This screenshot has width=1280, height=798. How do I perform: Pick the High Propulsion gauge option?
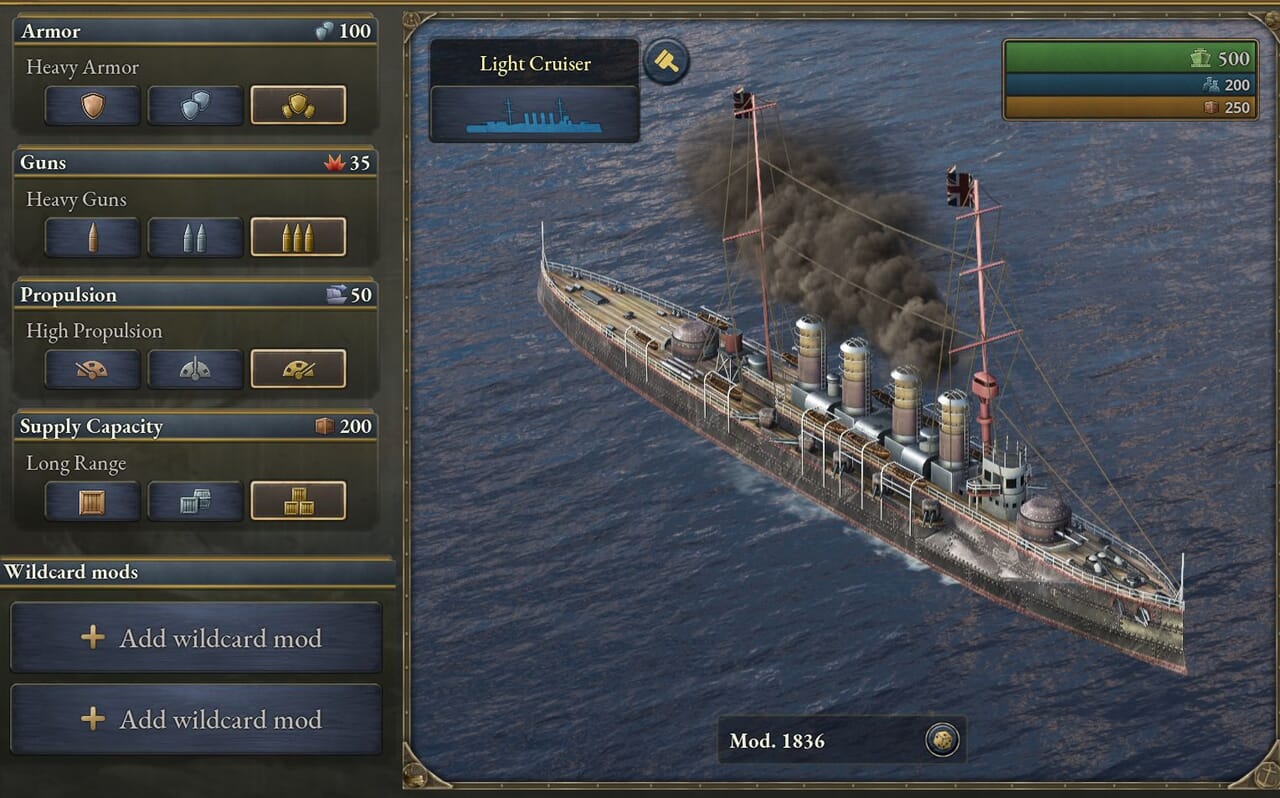coord(298,369)
